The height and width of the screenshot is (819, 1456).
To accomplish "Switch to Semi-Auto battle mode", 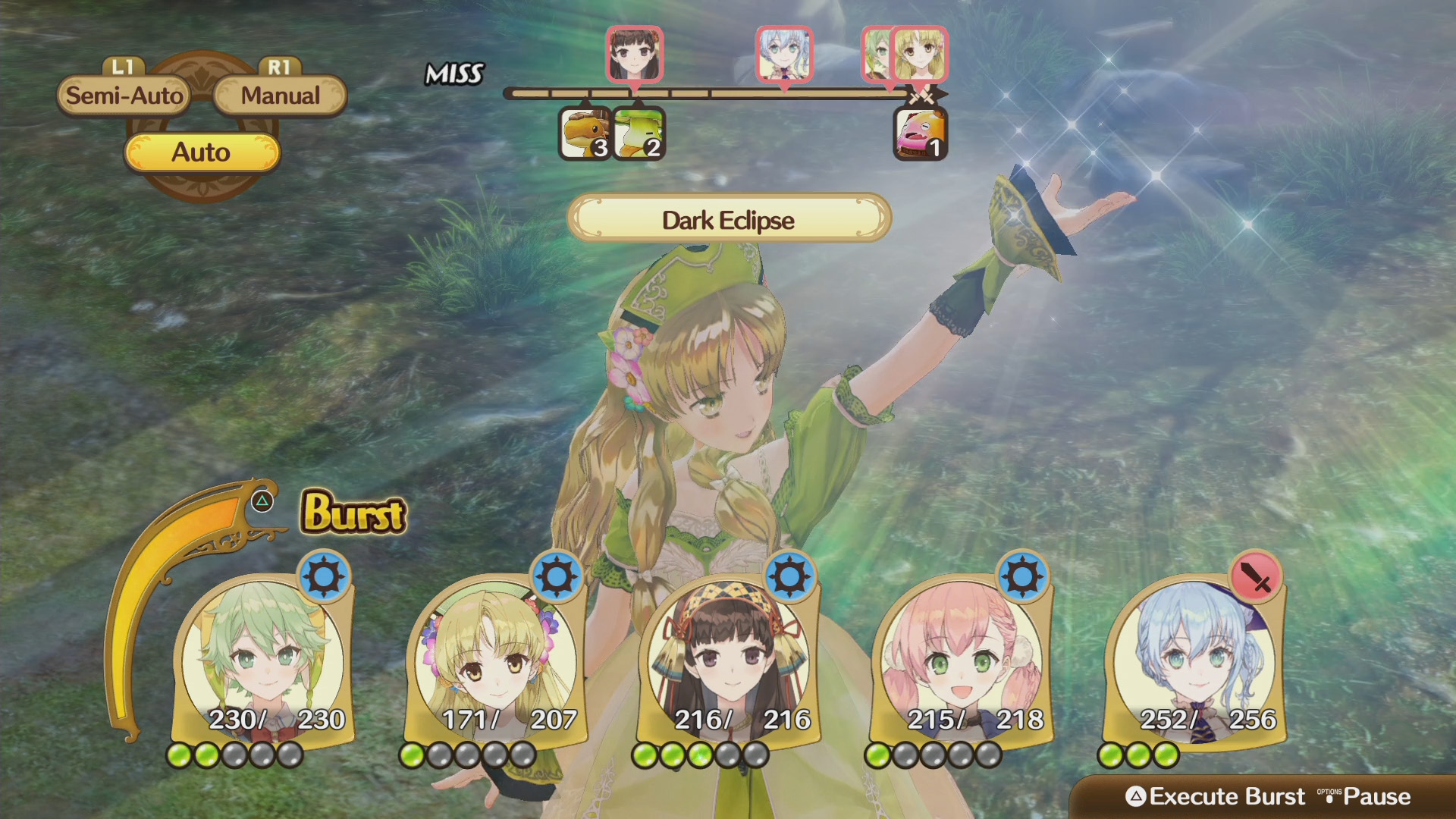I will [x=124, y=96].
